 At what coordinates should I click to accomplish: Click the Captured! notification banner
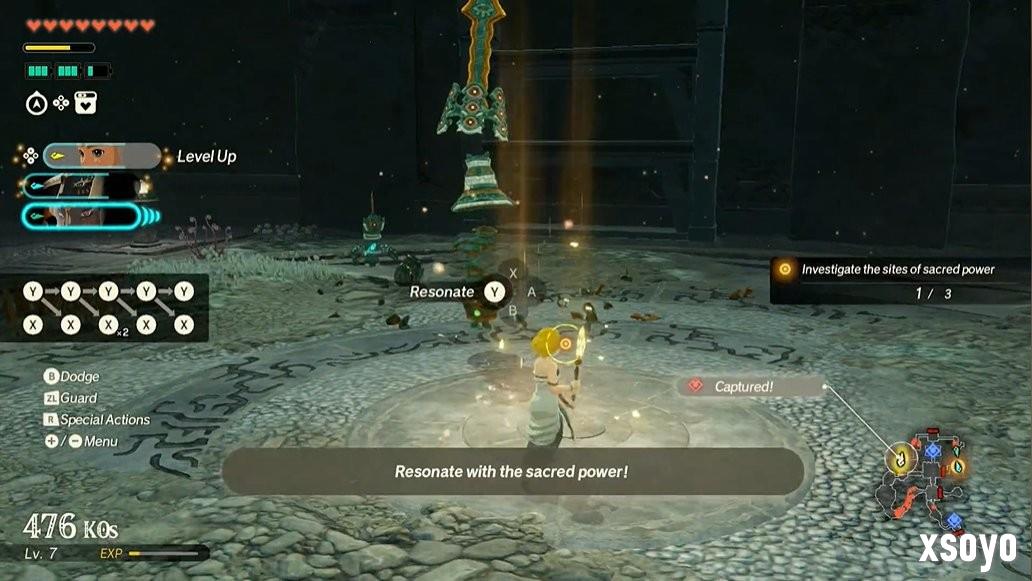[x=752, y=386]
